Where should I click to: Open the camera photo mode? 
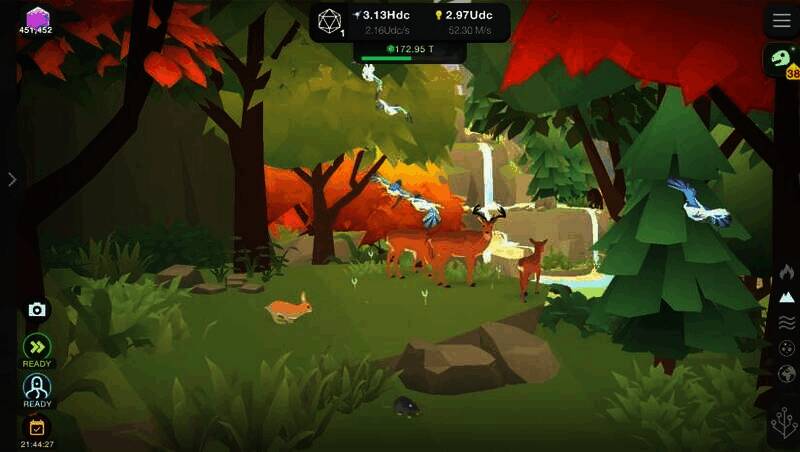pos(37,310)
